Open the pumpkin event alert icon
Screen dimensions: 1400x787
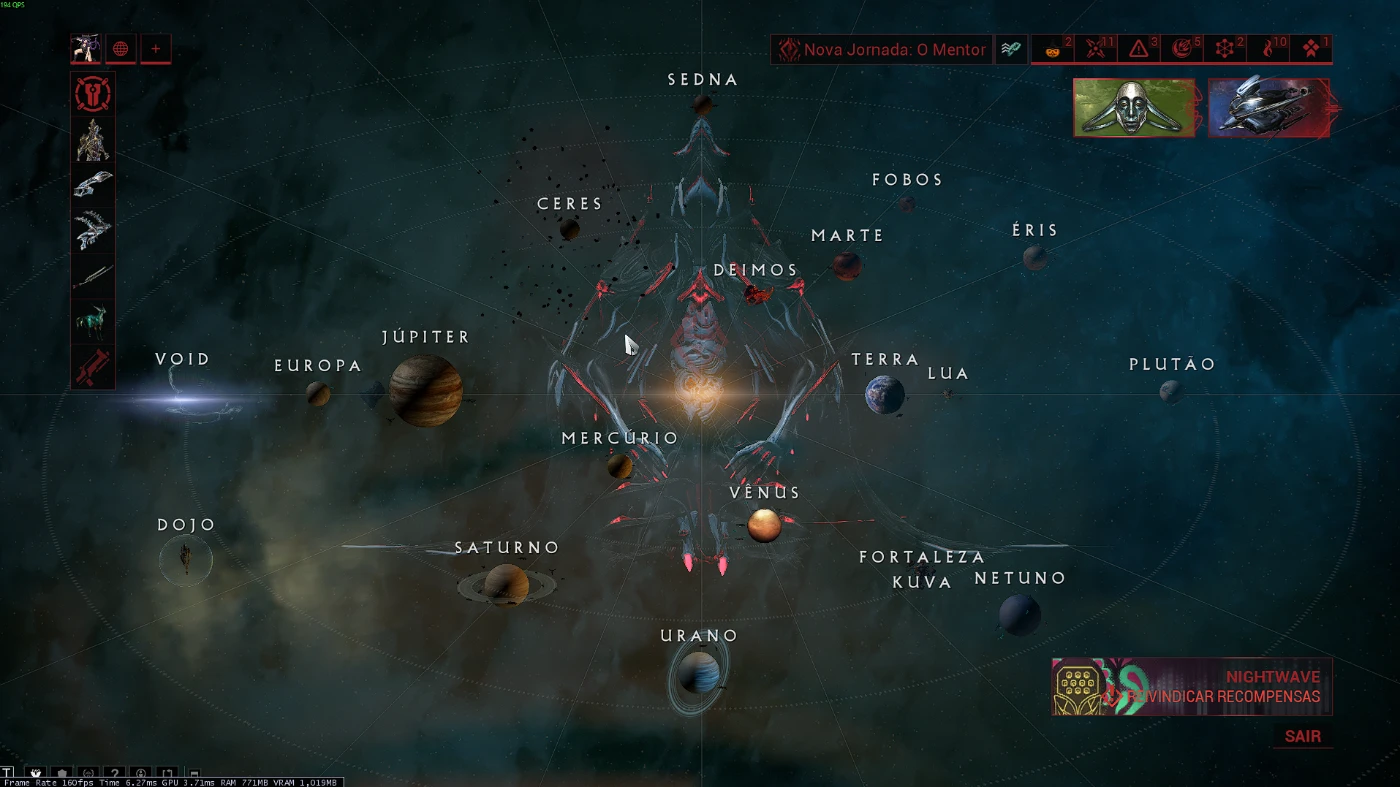[1053, 49]
